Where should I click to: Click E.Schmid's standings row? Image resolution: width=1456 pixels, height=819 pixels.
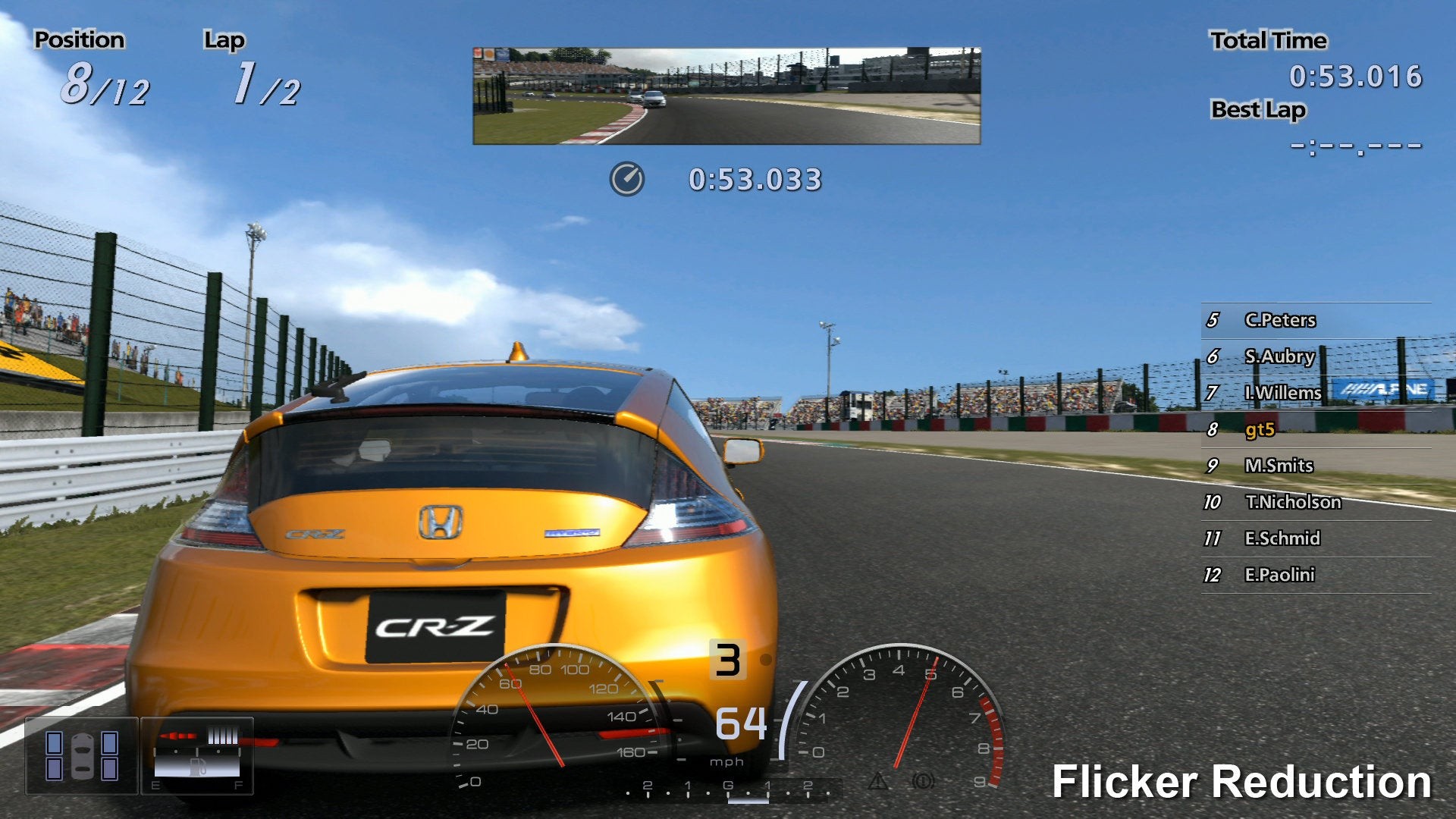[x=1282, y=538]
